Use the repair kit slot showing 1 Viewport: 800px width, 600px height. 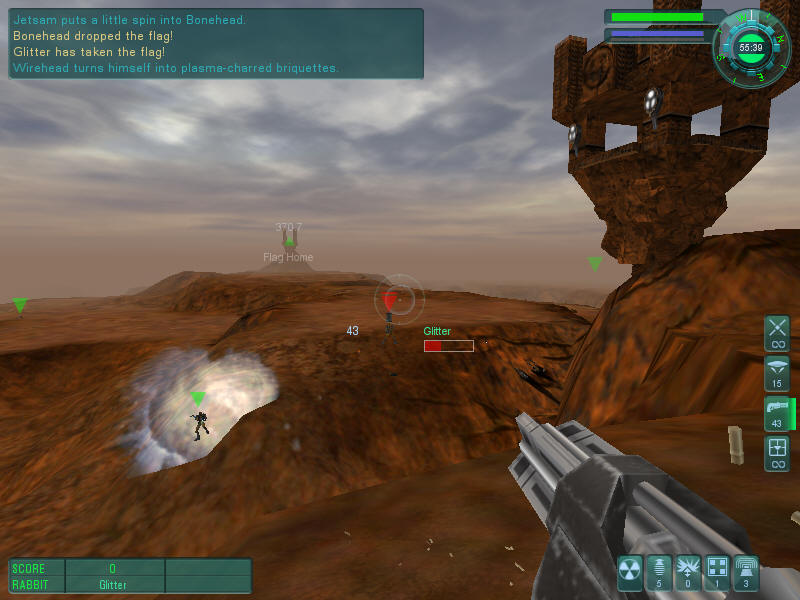pyautogui.click(x=717, y=570)
